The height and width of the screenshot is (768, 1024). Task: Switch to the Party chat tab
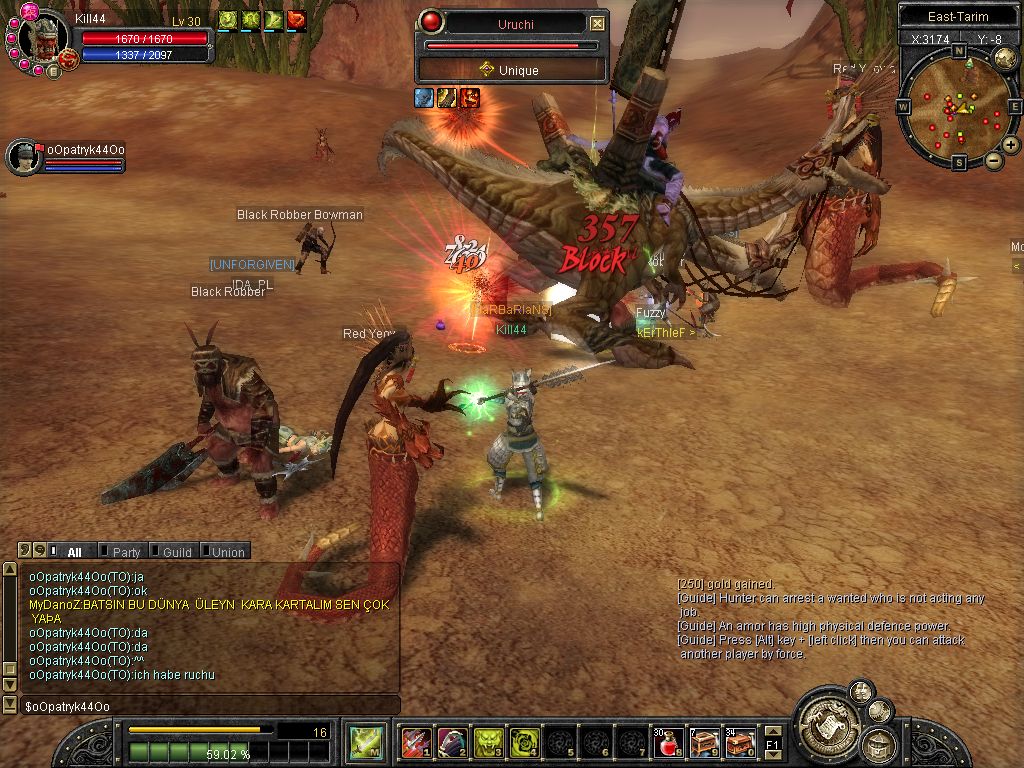pyautogui.click(x=126, y=551)
